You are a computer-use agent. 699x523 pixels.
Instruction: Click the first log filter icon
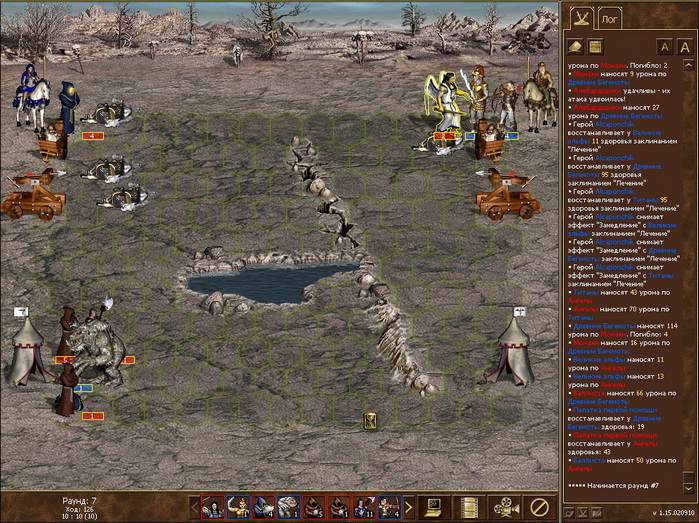(576, 46)
